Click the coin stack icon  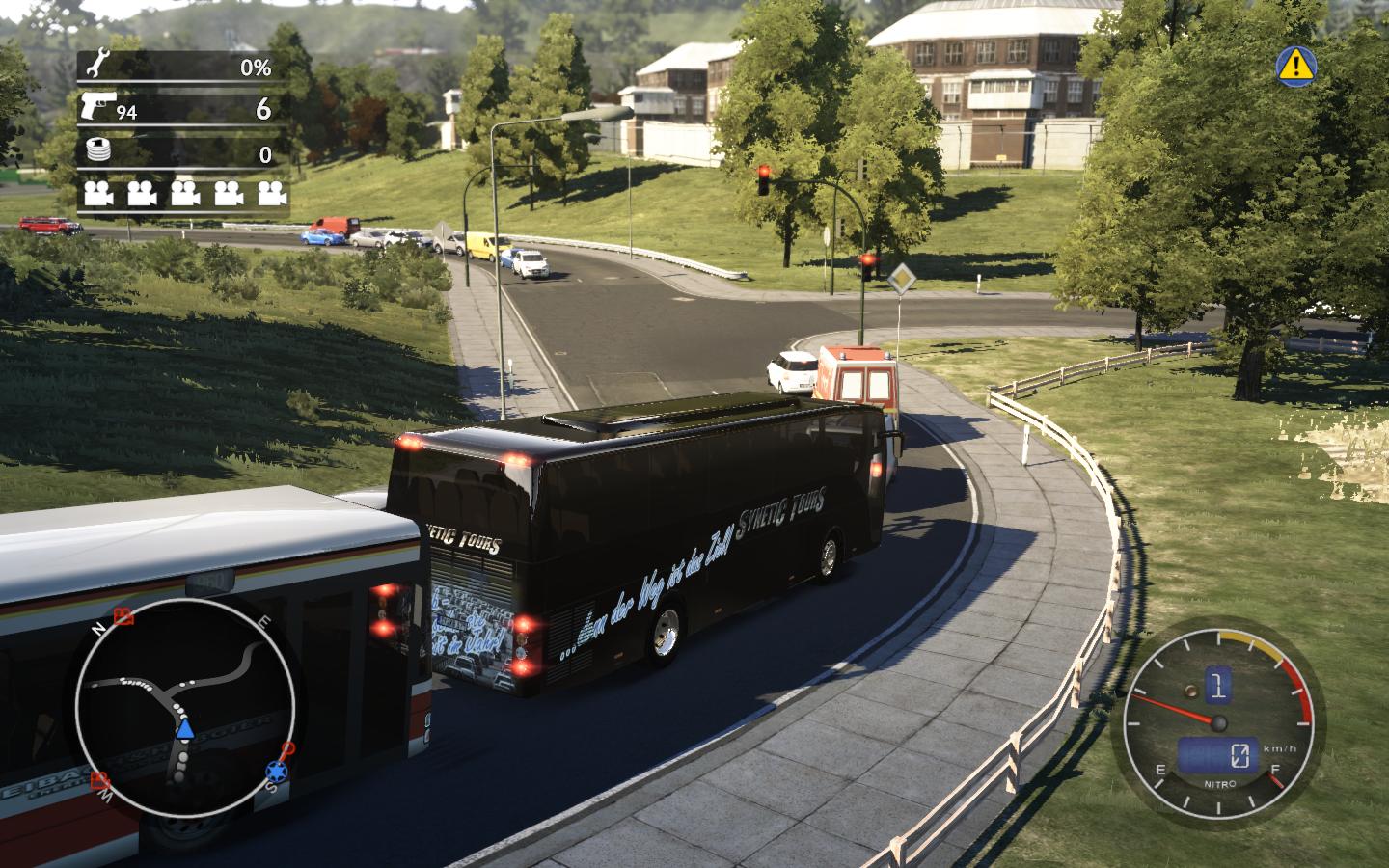point(96,151)
